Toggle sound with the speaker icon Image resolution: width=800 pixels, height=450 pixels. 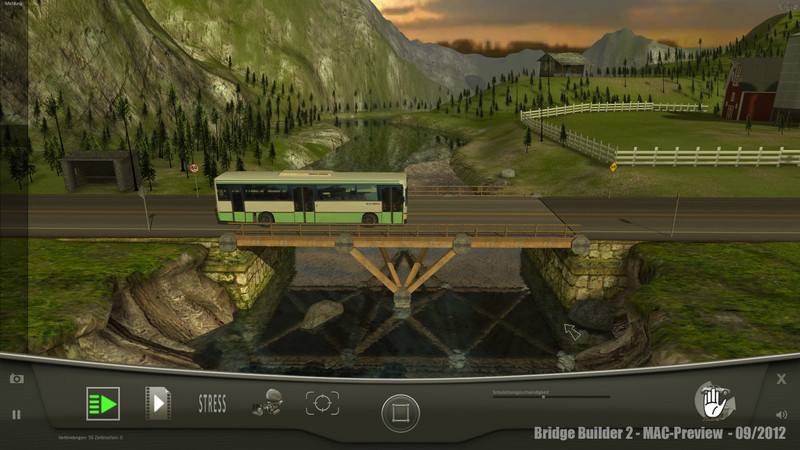pyautogui.click(x=781, y=414)
